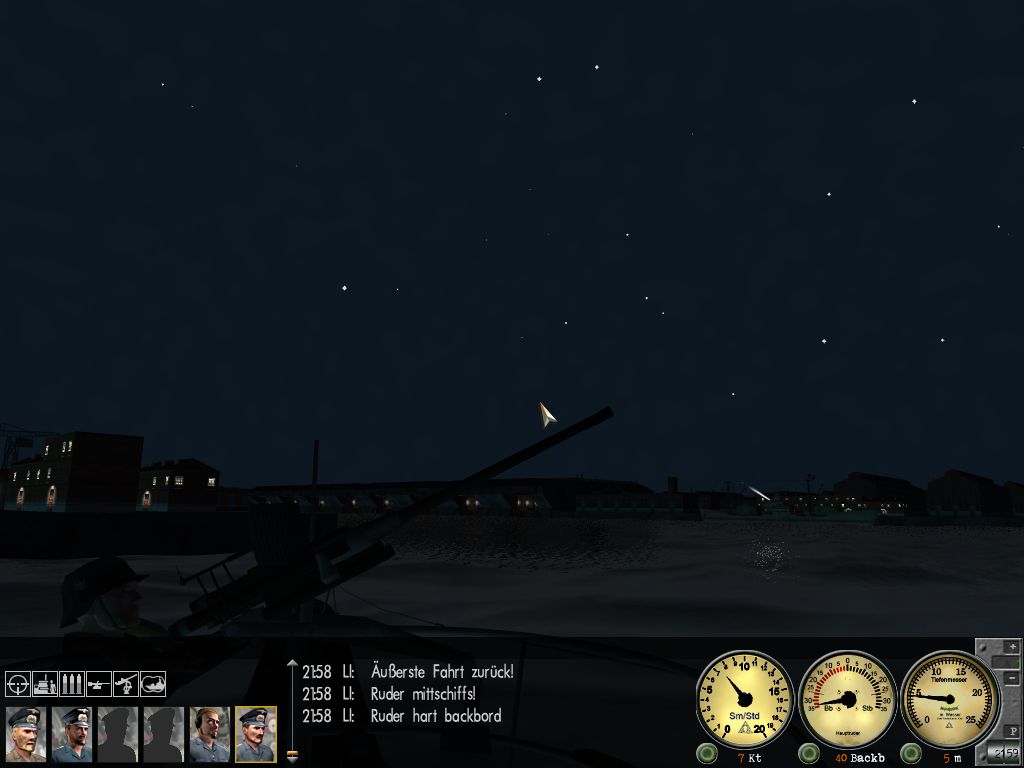Show the ship map icon

pos(152,684)
